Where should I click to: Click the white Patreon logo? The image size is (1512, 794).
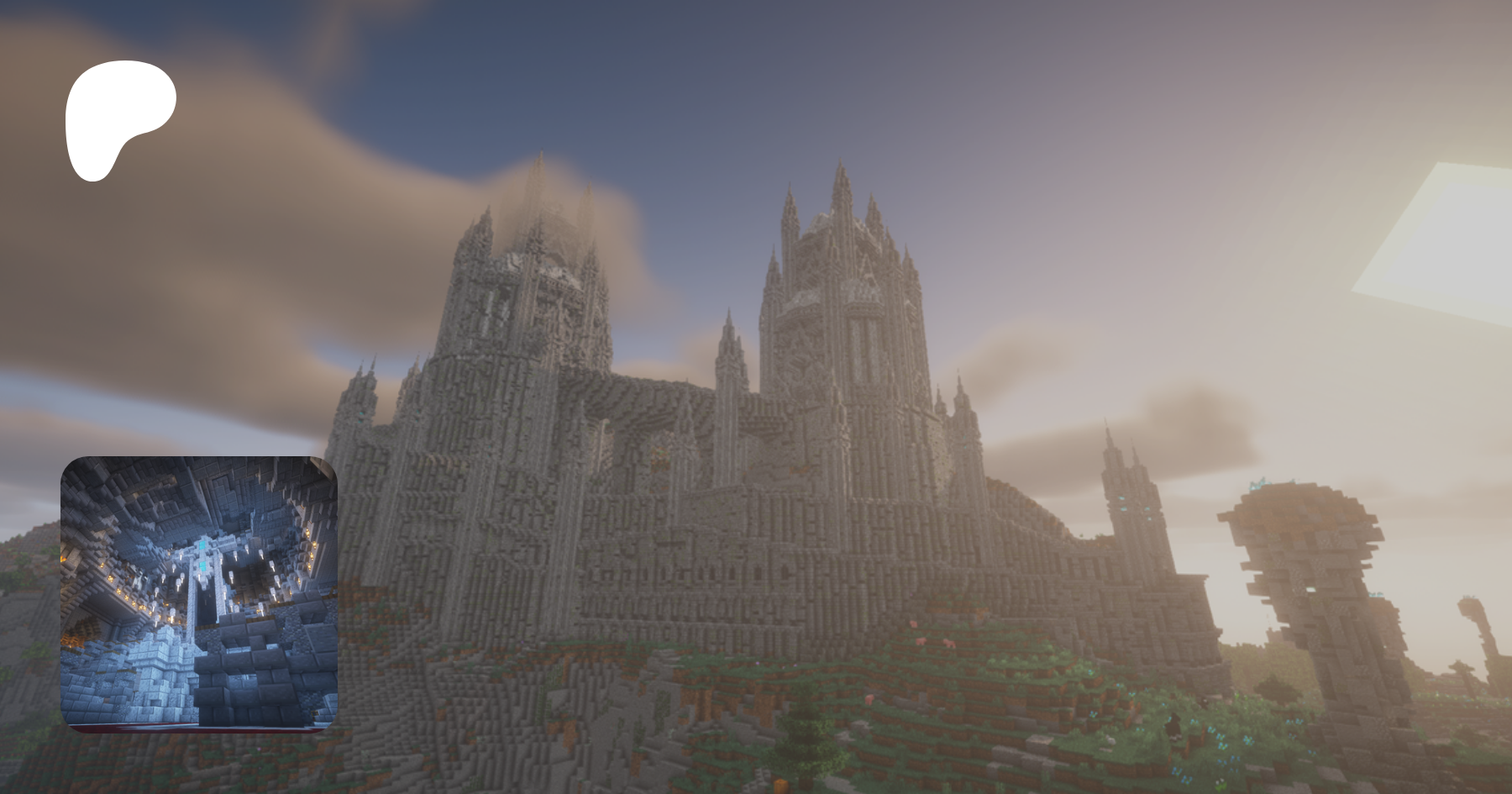pos(118,118)
